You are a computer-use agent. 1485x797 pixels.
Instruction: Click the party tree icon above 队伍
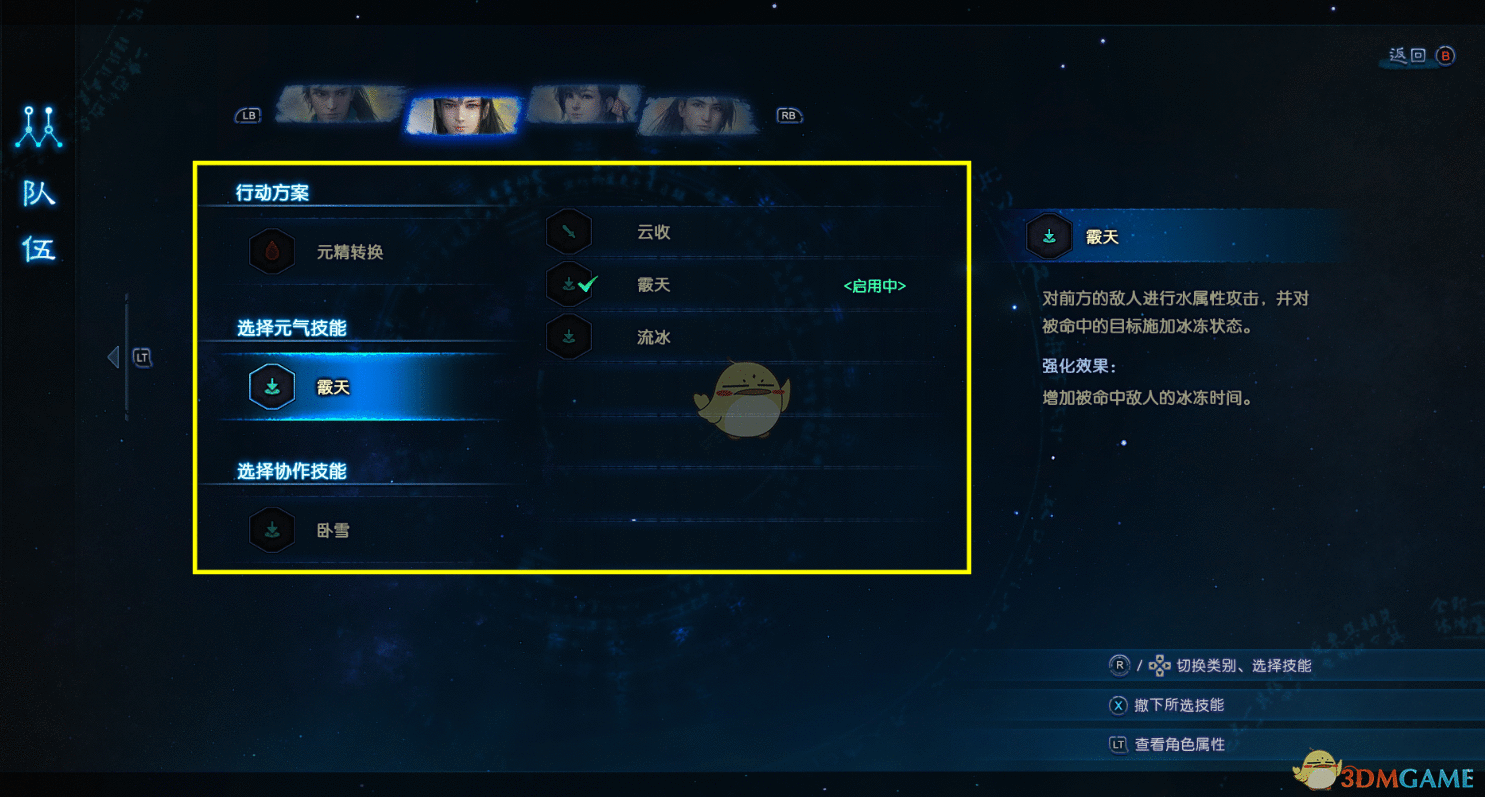[40, 128]
